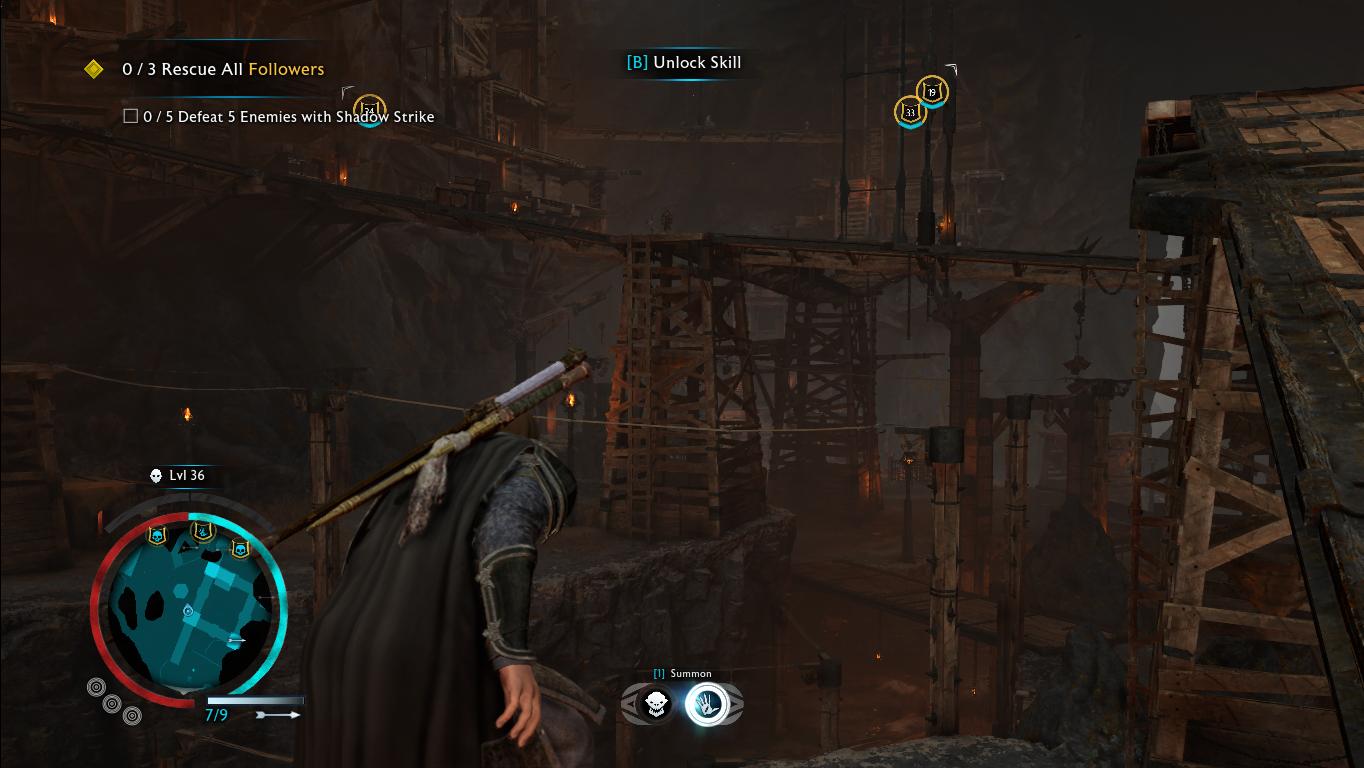Click the Followers text in the objective header
This screenshot has width=1364, height=768.
click(x=285, y=69)
